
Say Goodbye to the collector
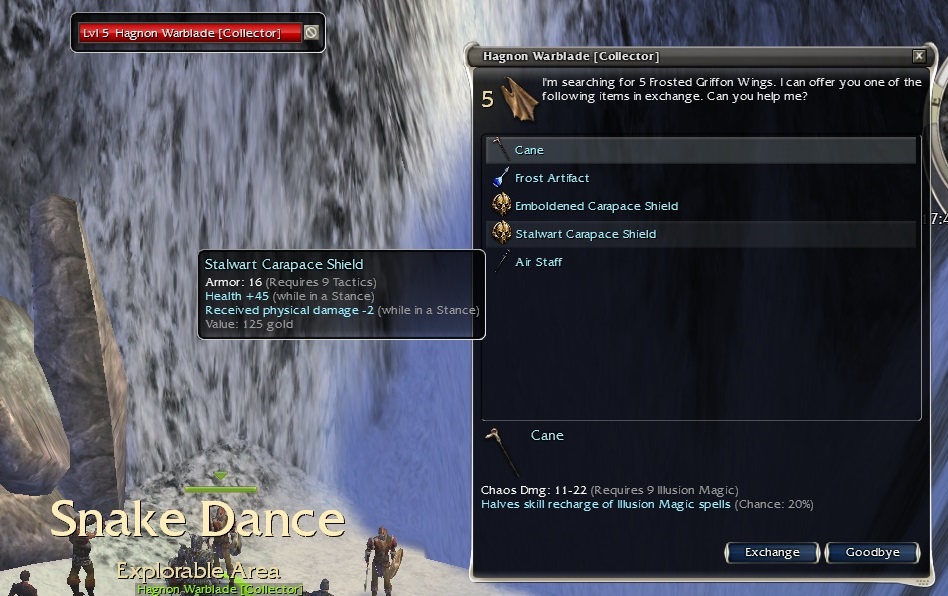point(872,552)
